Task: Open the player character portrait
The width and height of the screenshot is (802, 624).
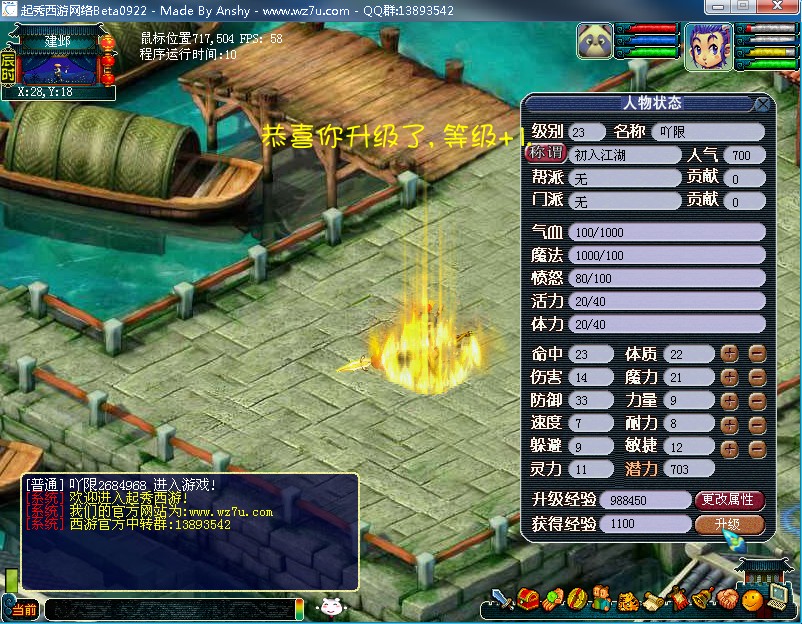Action: coord(707,47)
